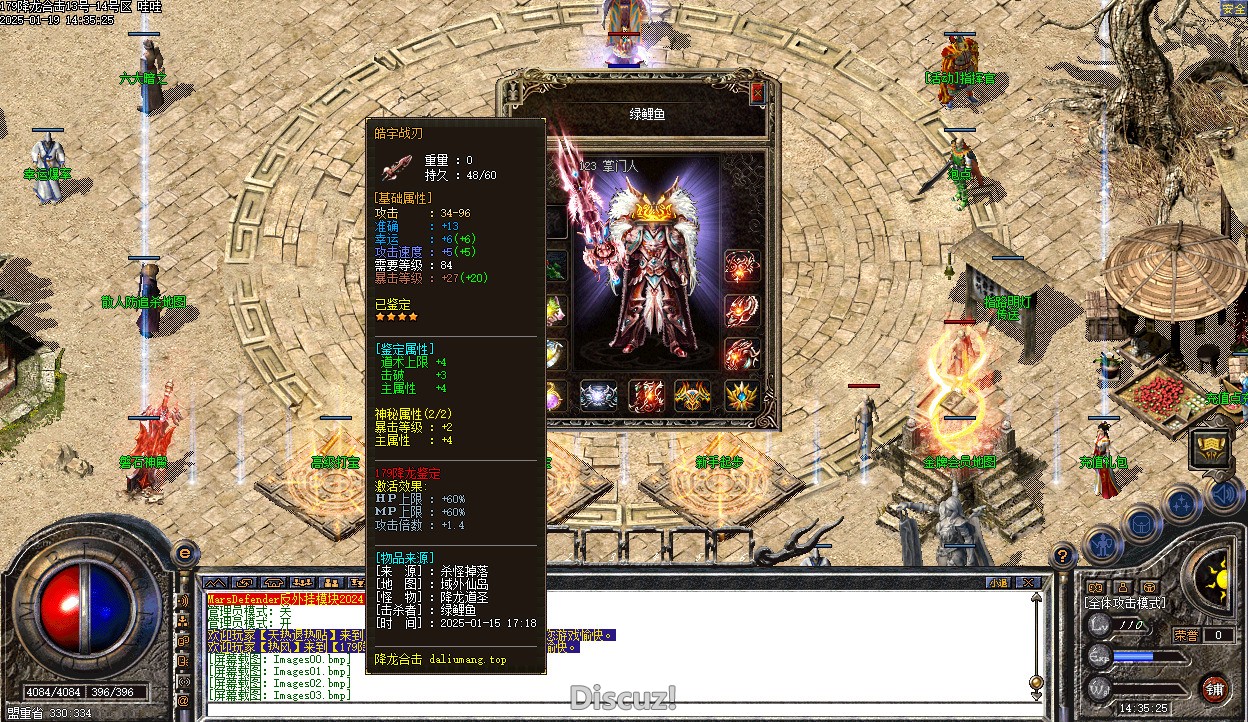Viewport: 1248px width, 722px height.
Task: Click the chat log scrollbar handle
Action: (x=1036, y=682)
